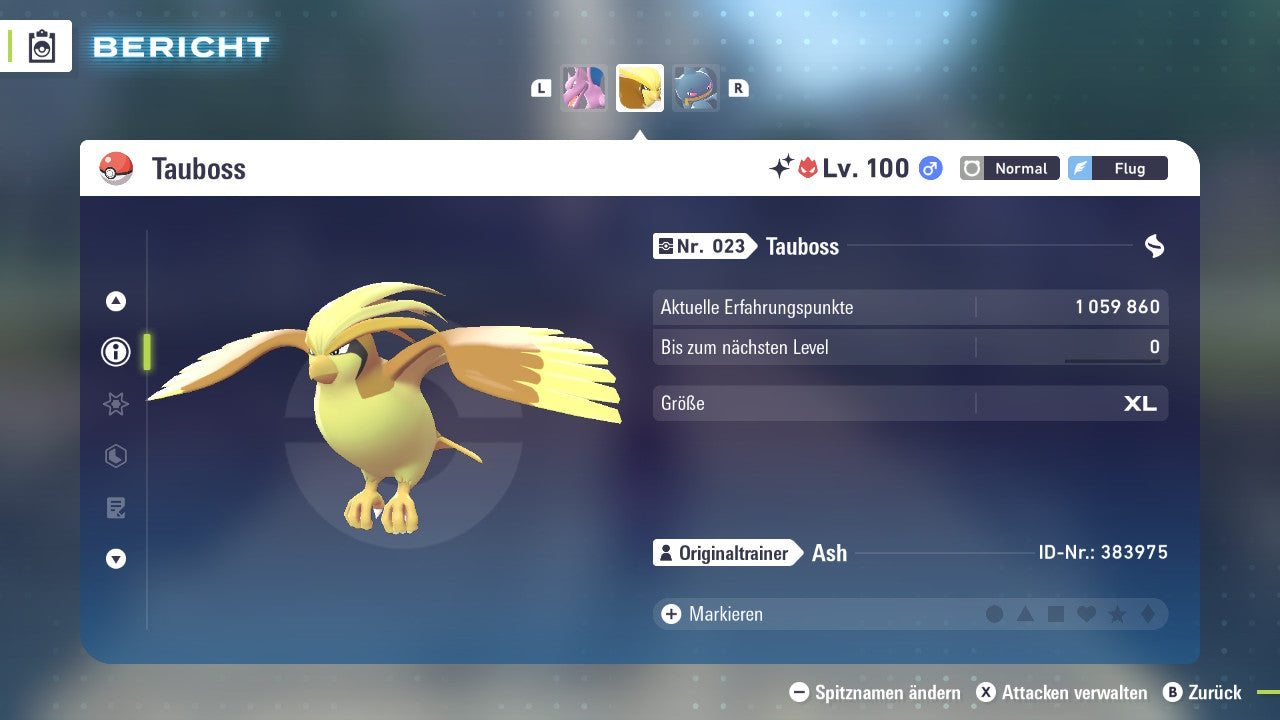Viewport: 1280px width, 720px height.
Task: Select the blue Pokémon thumbnail tab
Action: point(694,88)
